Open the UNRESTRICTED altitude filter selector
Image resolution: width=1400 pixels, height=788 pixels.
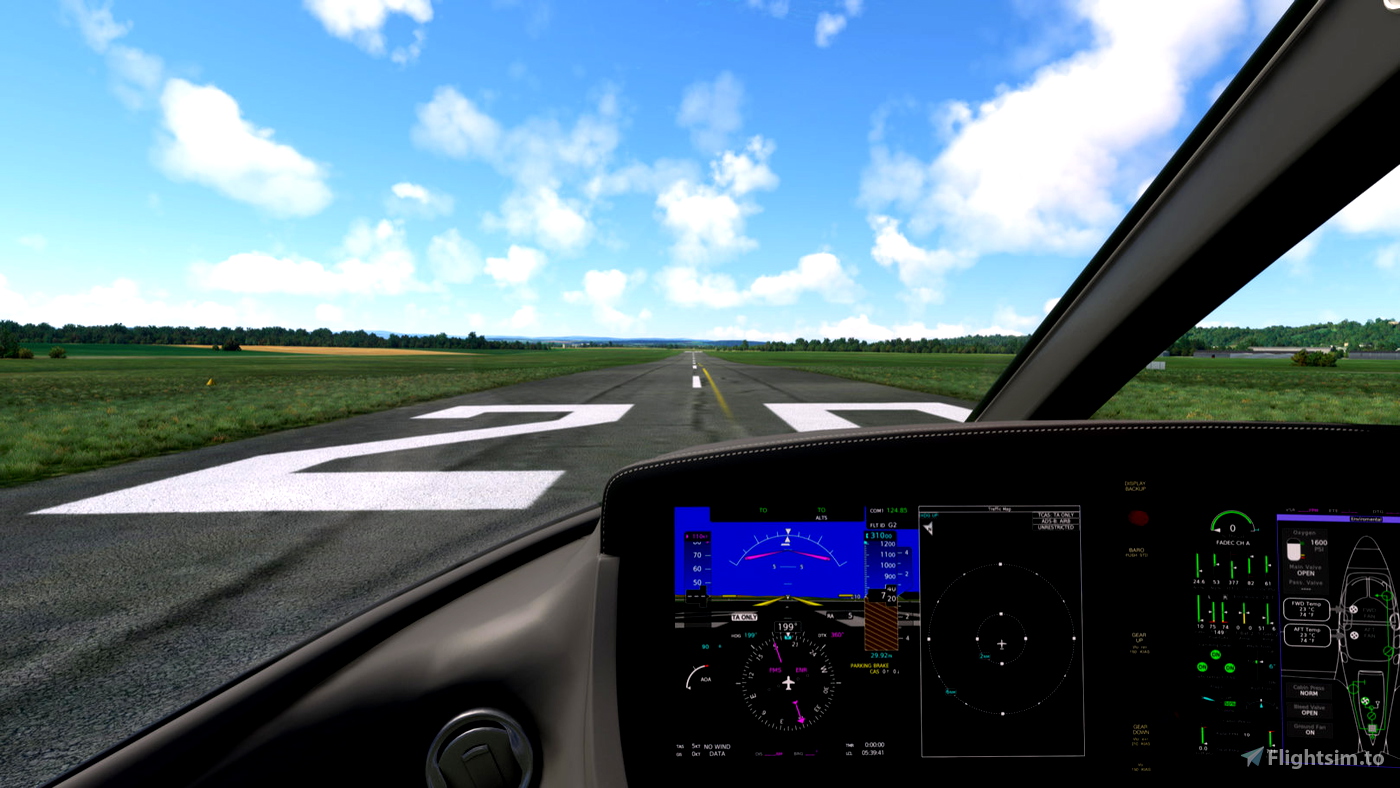point(1056,527)
